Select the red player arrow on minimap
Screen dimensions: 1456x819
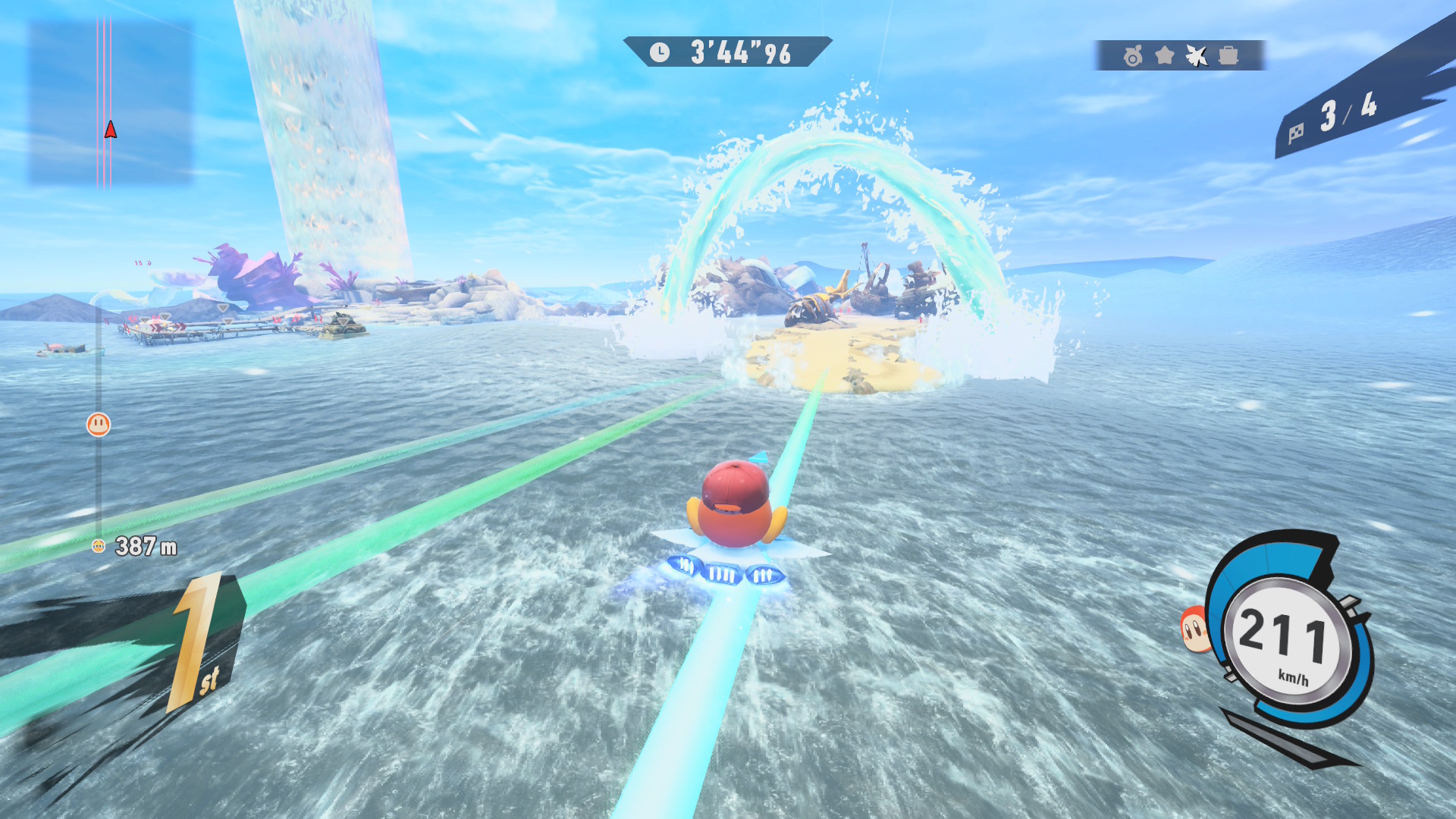pyautogui.click(x=111, y=130)
